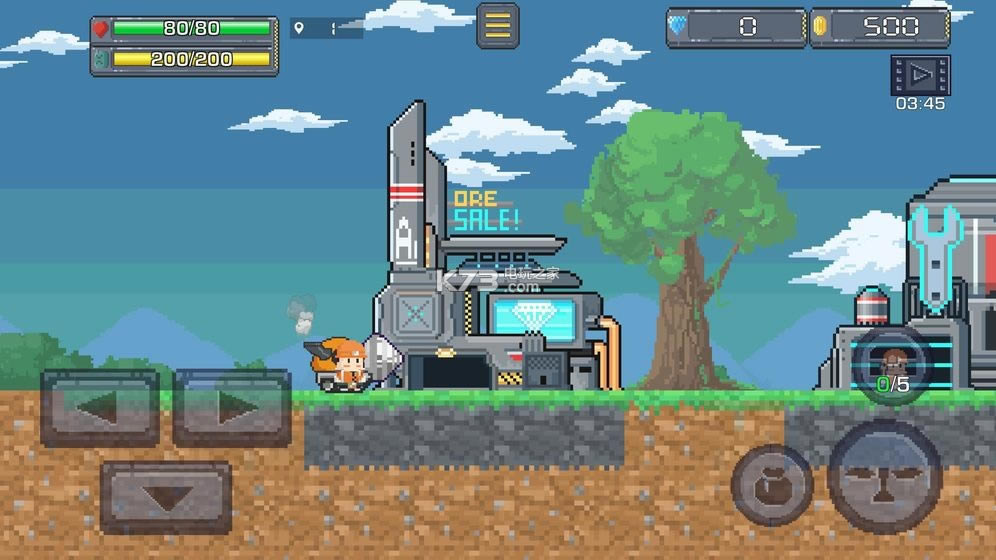Open the hamburger menu

pos(497,26)
